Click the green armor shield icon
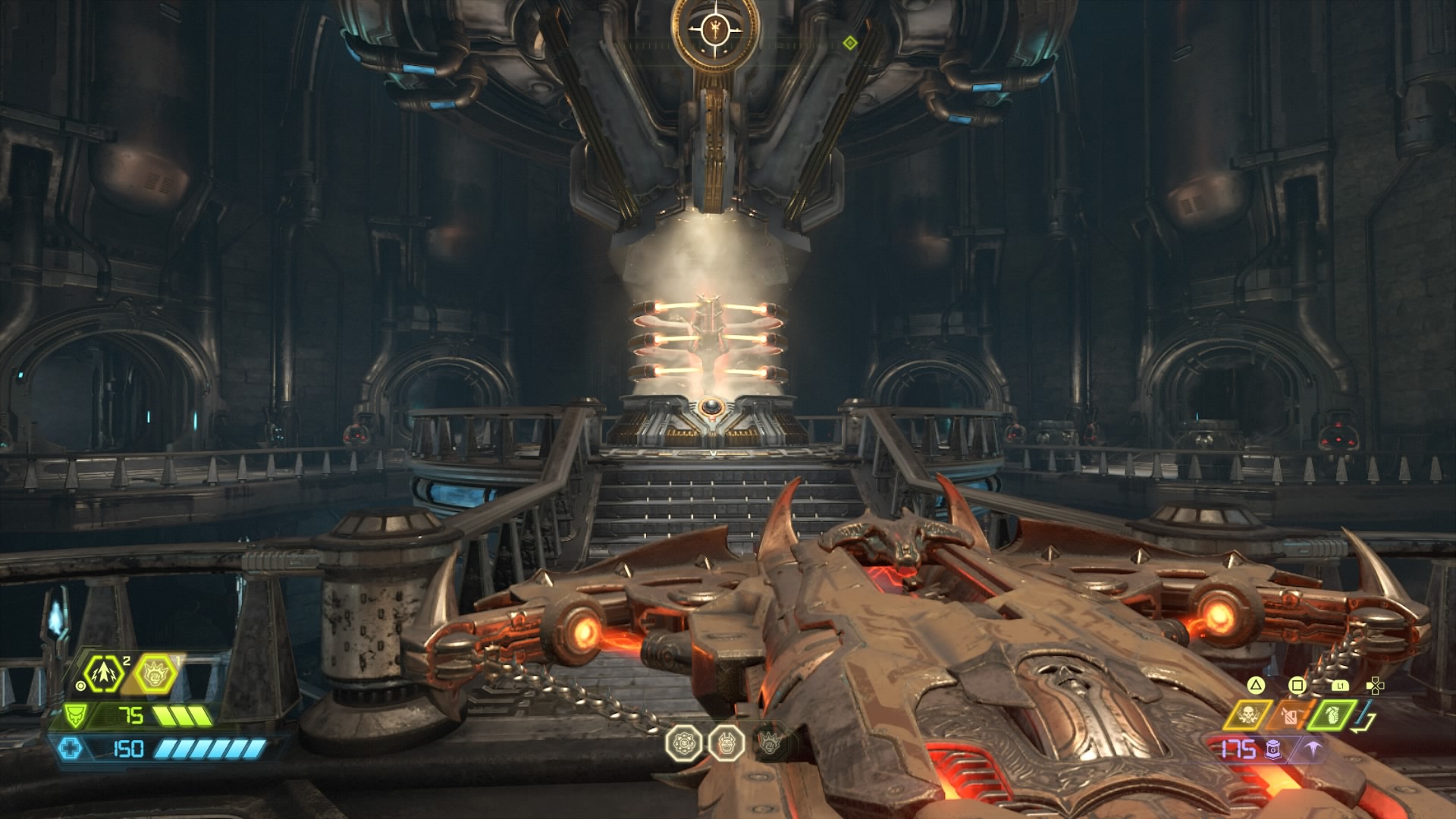1456x819 pixels. coord(75,715)
